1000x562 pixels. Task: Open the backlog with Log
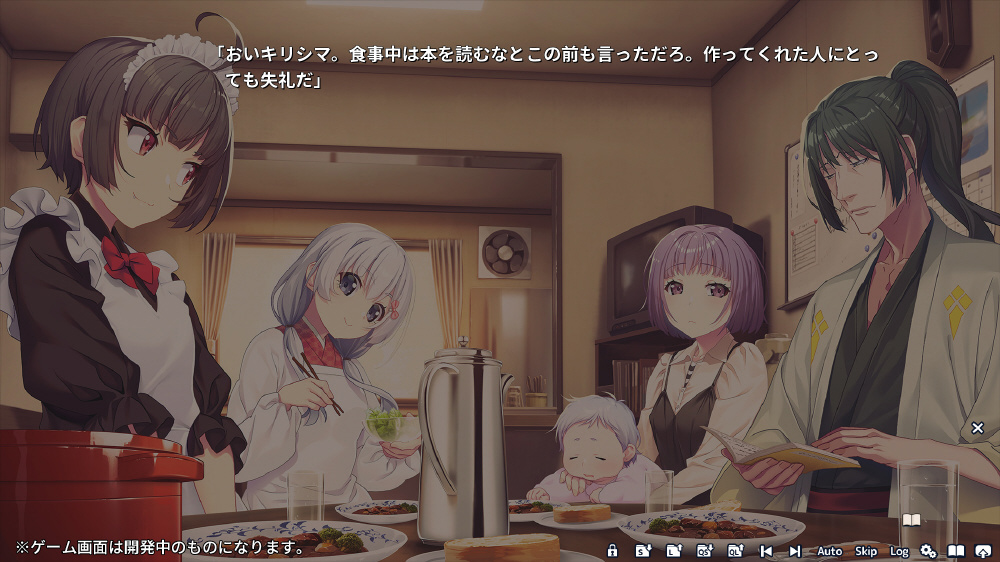(x=899, y=551)
